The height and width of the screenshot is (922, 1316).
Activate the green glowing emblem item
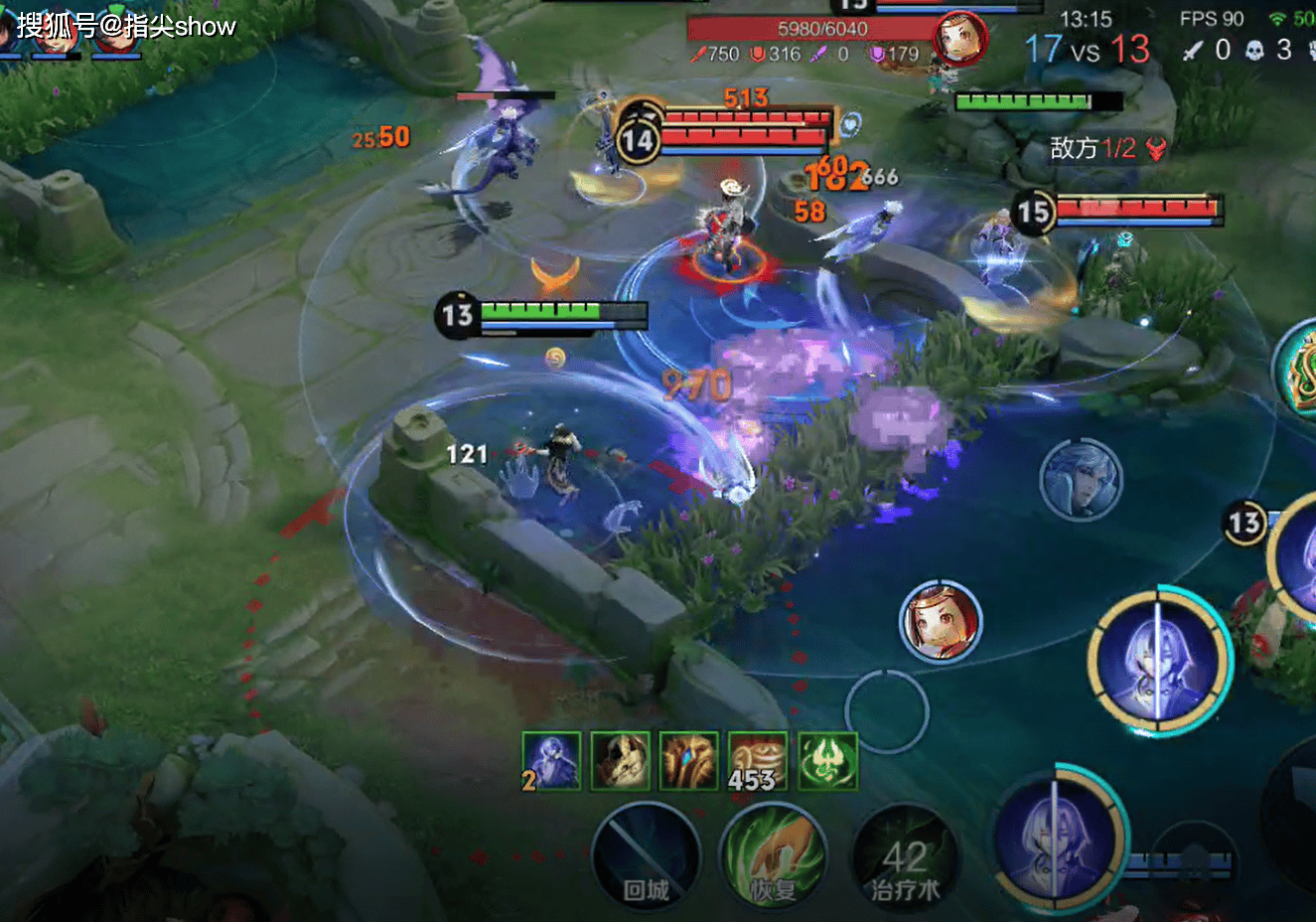point(826,761)
